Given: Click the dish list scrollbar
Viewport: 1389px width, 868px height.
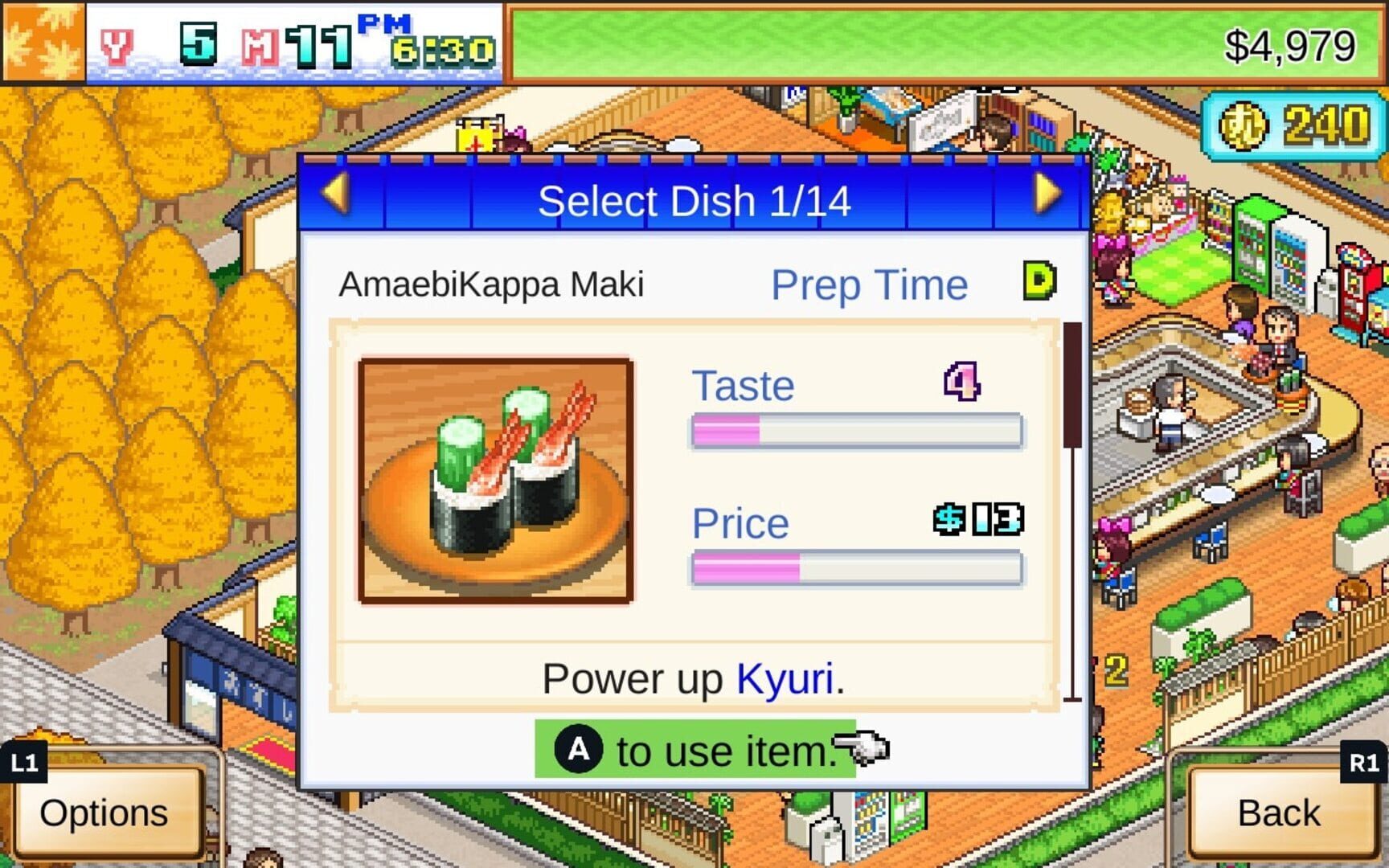Looking at the screenshot, I should click(1072, 386).
